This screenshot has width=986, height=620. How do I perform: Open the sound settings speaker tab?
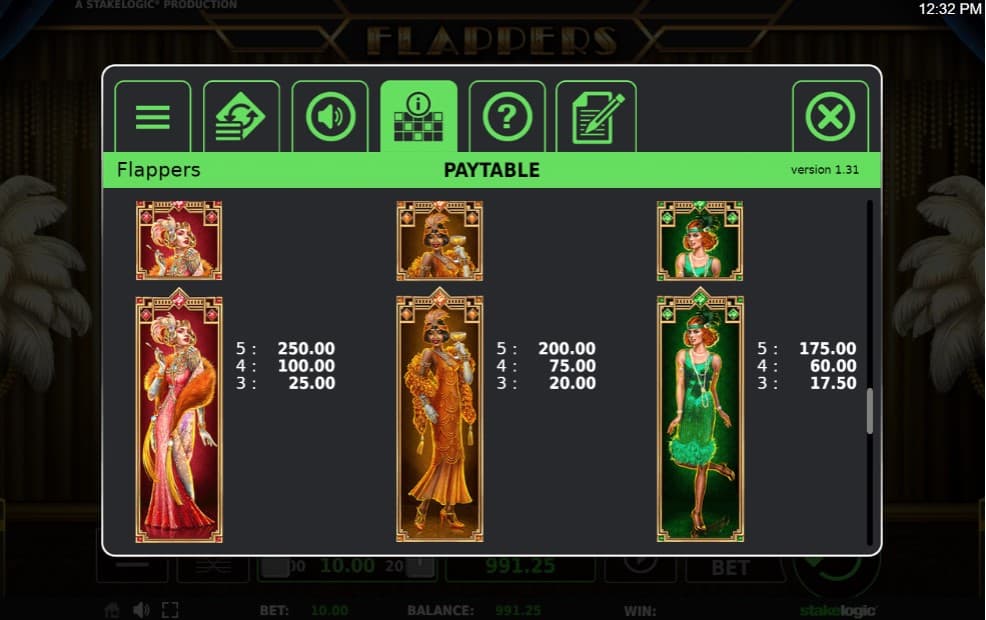[x=329, y=117]
